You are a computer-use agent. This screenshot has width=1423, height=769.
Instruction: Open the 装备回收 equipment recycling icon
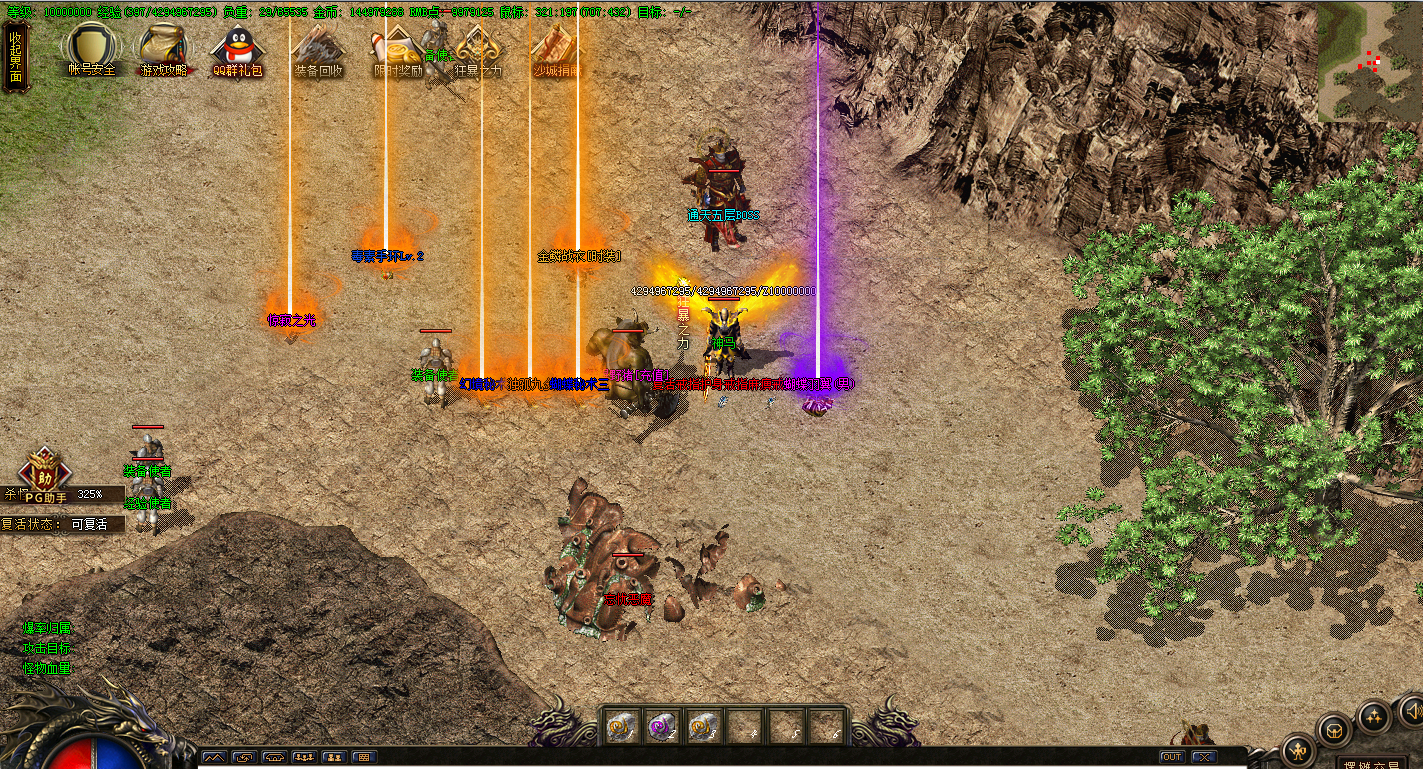click(x=318, y=50)
